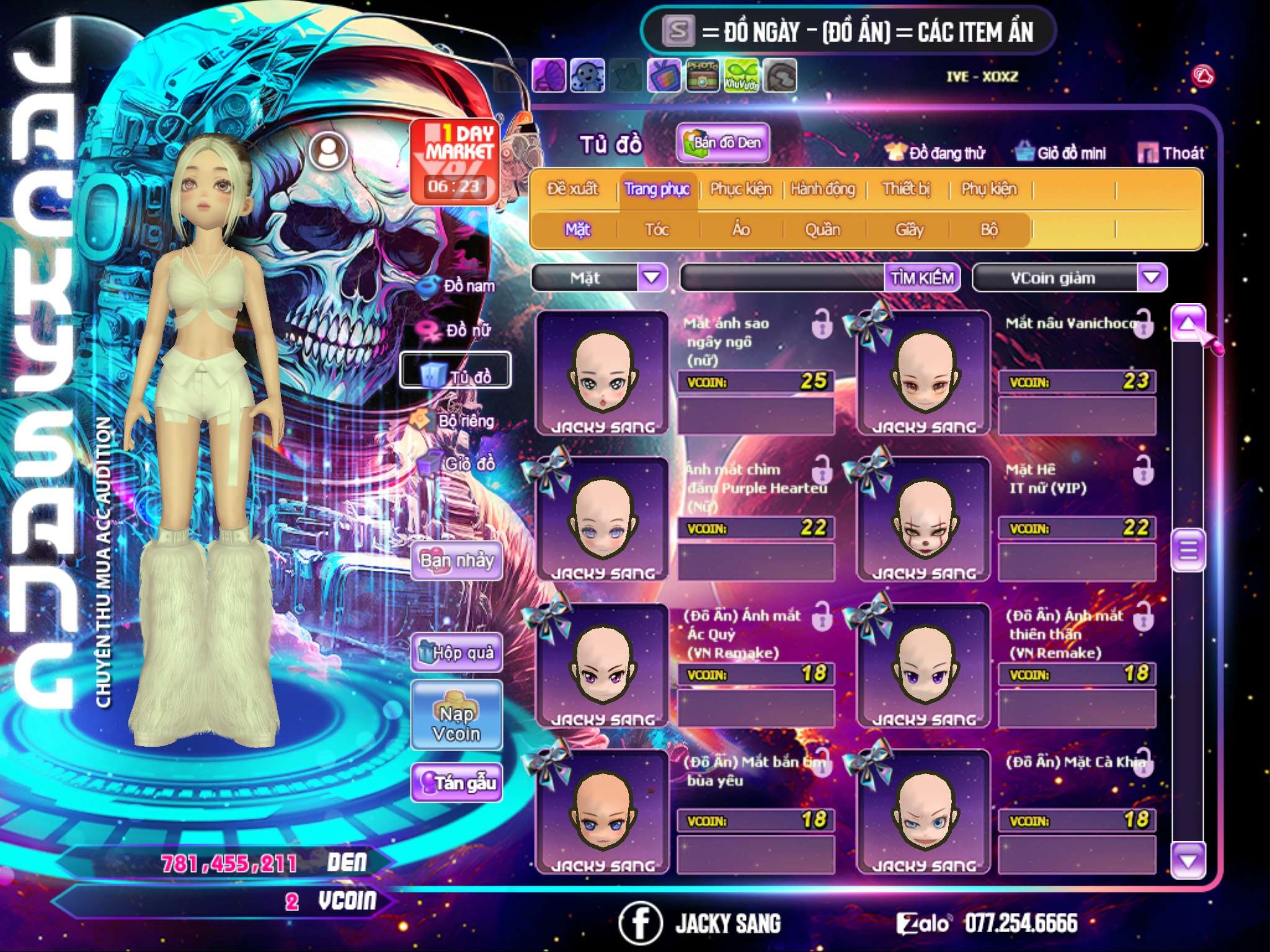Open the Đồ nam shop section
Screen dimensions: 1270x952
(458, 286)
